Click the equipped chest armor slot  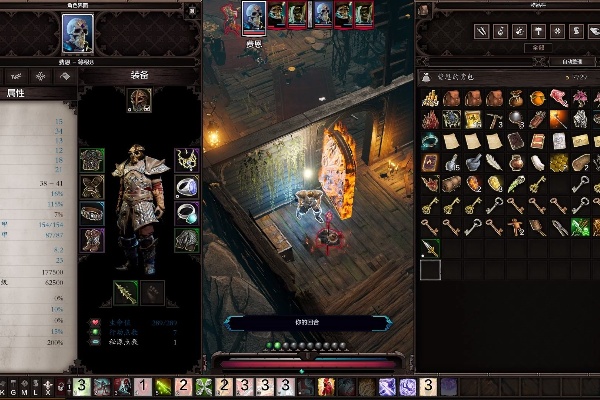click(x=93, y=160)
